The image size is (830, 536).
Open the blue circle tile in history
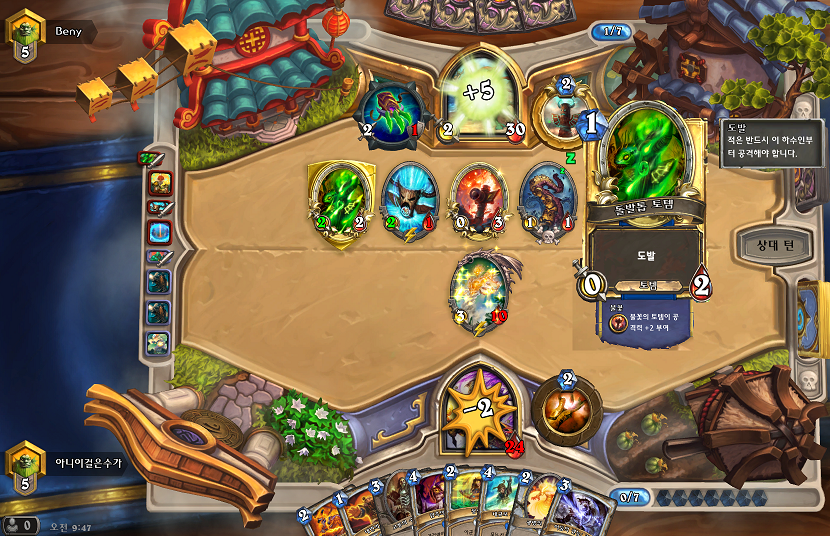(159, 232)
